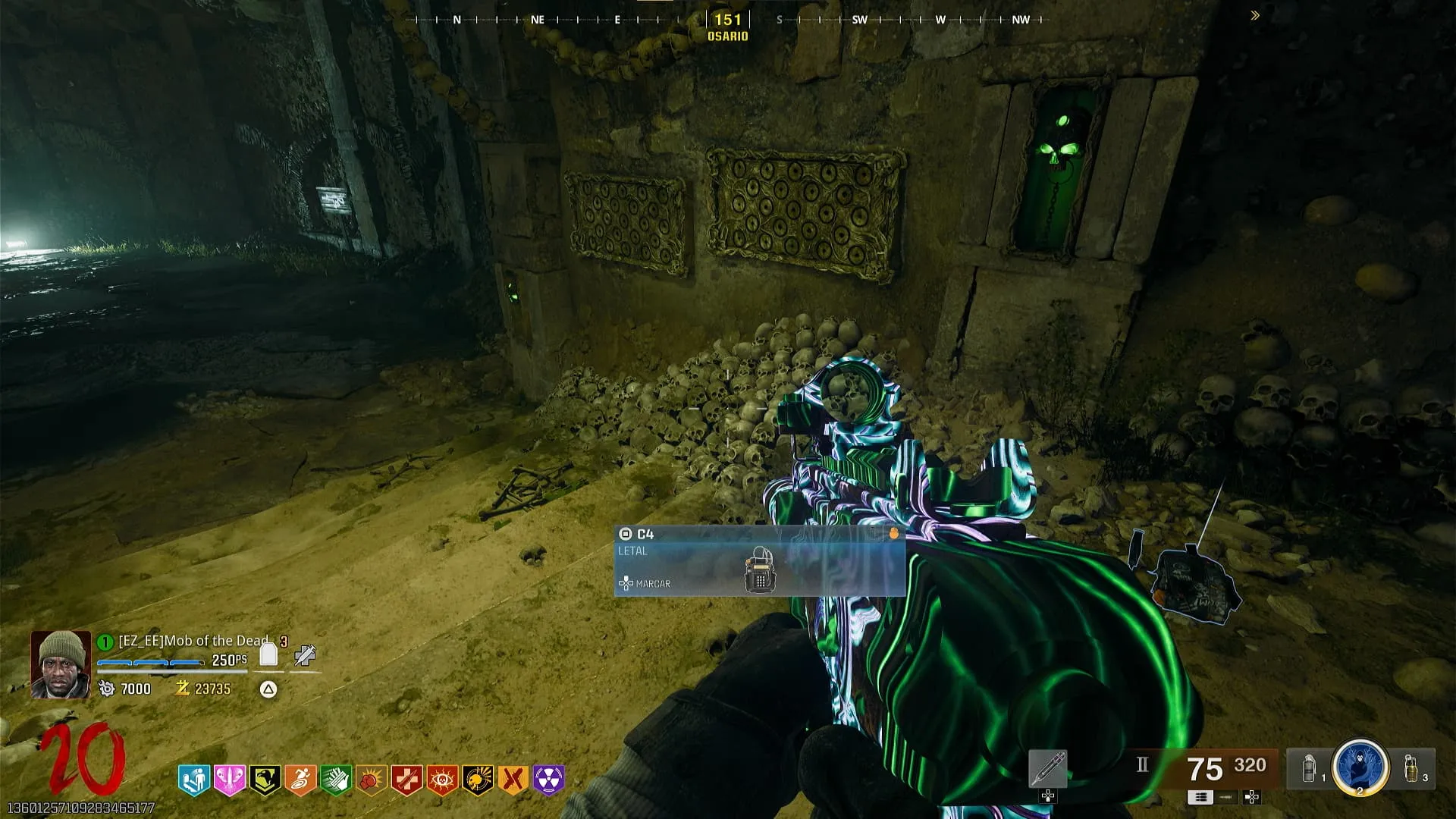Activate the blue hooded-figure field upgrade
The height and width of the screenshot is (819, 1456).
click(1360, 767)
